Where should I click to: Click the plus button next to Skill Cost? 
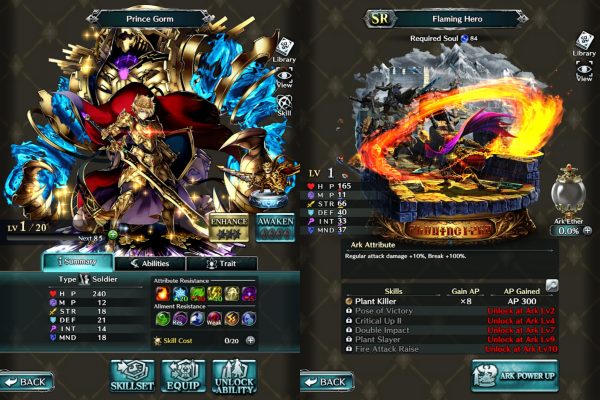point(250,341)
